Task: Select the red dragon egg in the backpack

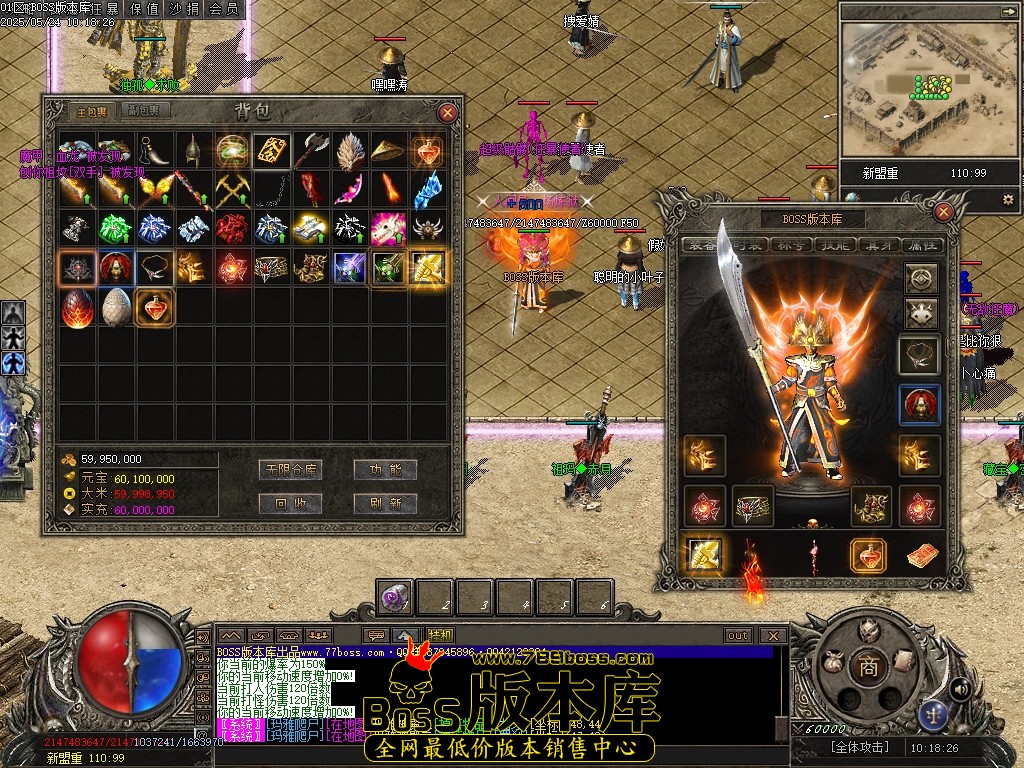Action: click(77, 307)
